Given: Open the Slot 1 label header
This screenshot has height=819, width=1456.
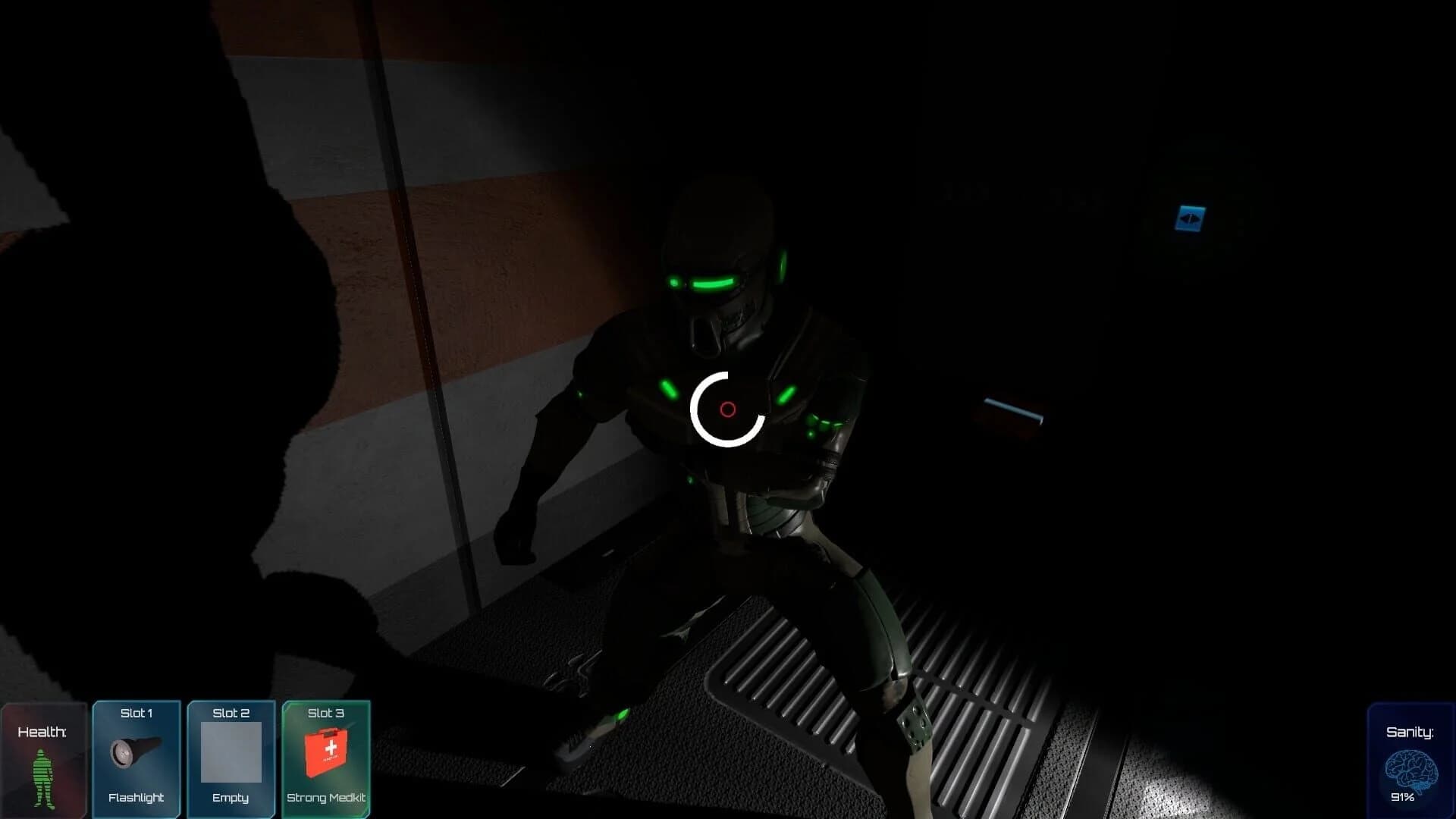Looking at the screenshot, I should click(x=136, y=713).
